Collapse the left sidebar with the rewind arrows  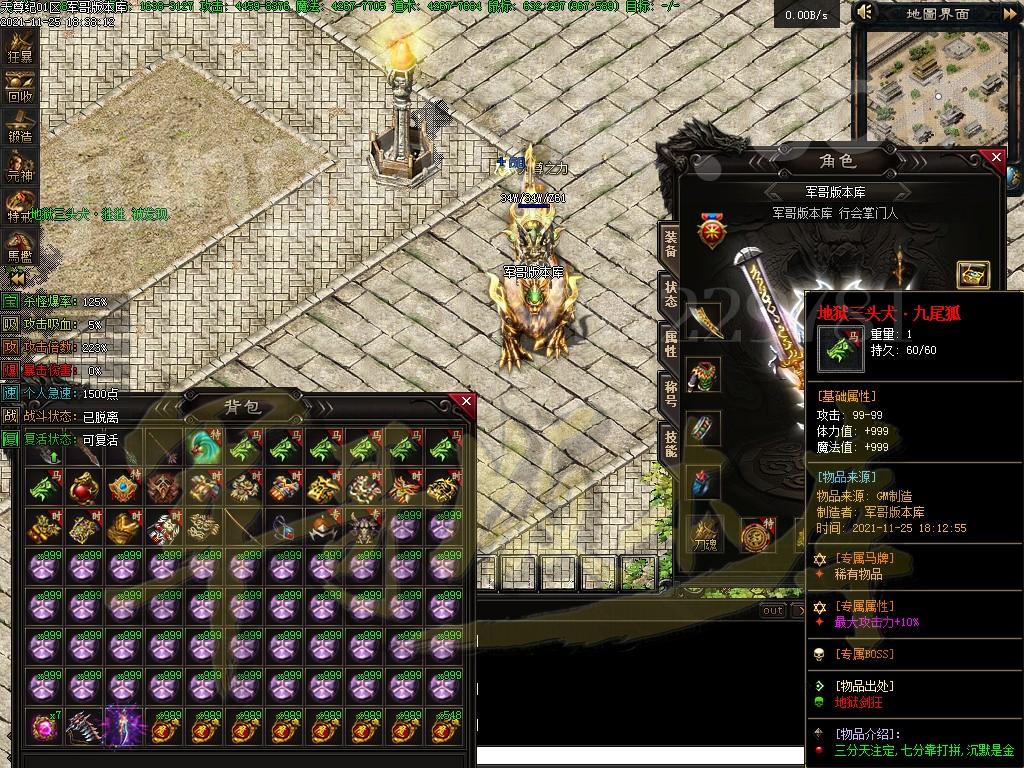pos(18,276)
